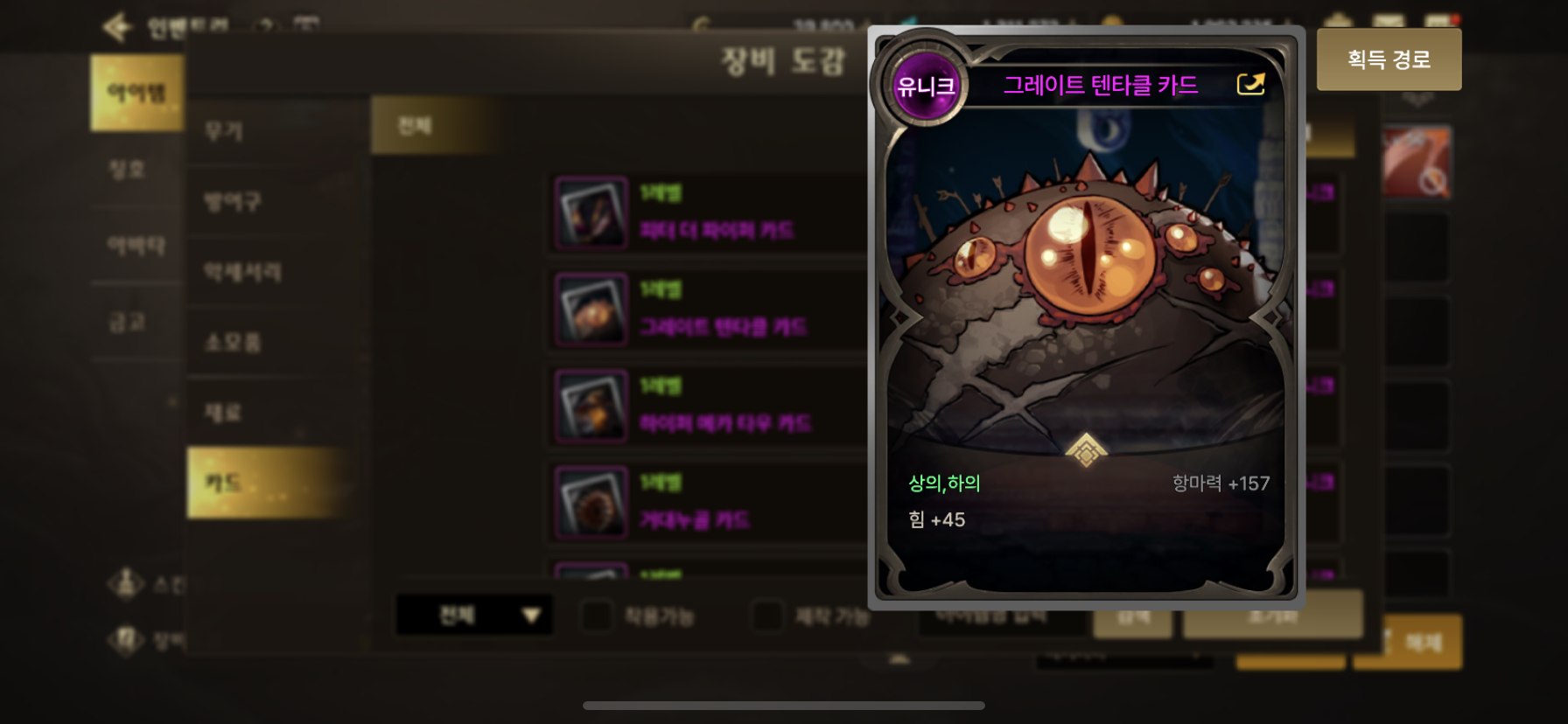
Task: Open the 전체 filter dropdown
Action: [473, 616]
